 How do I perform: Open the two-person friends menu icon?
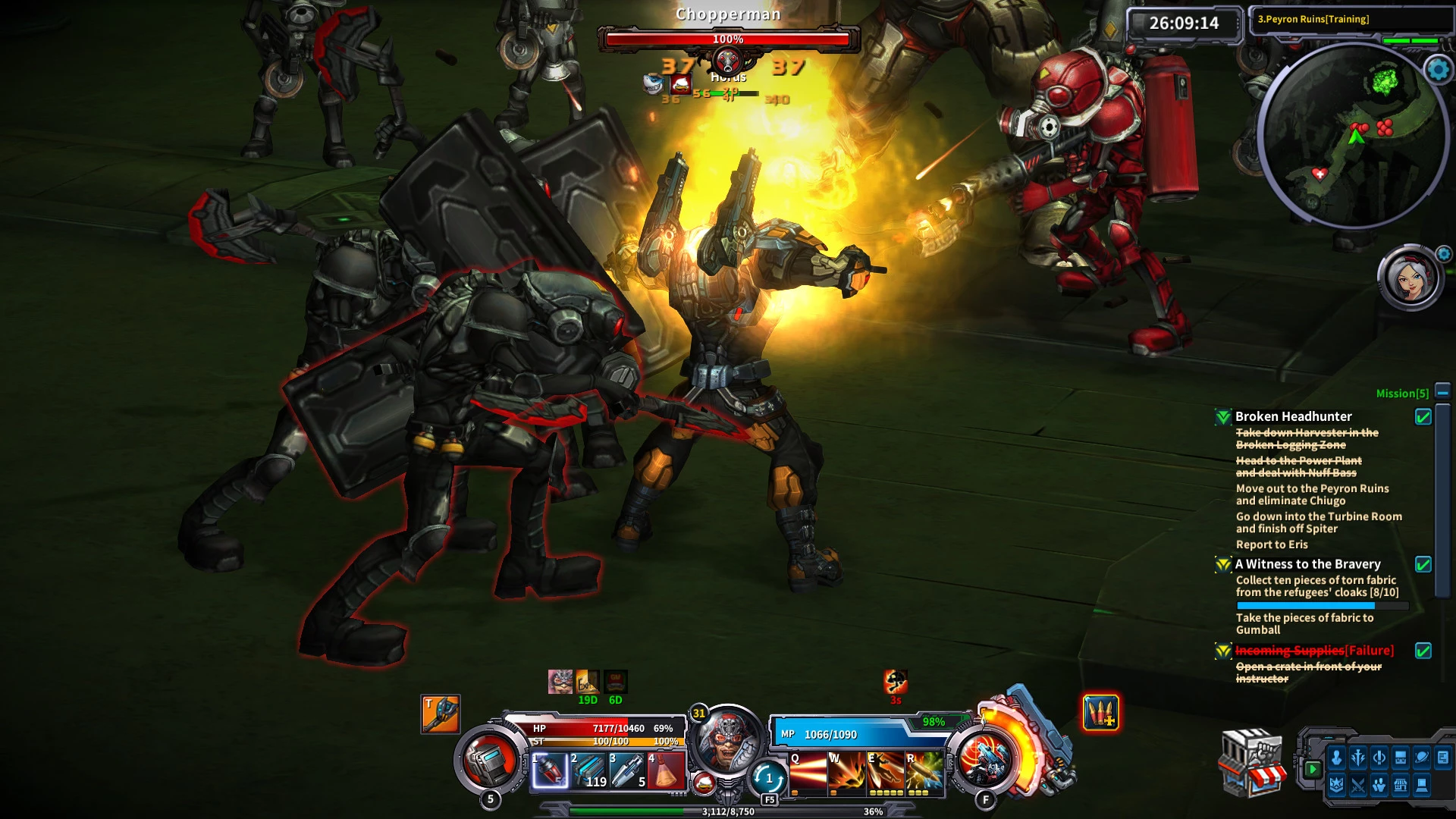click(1379, 786)
